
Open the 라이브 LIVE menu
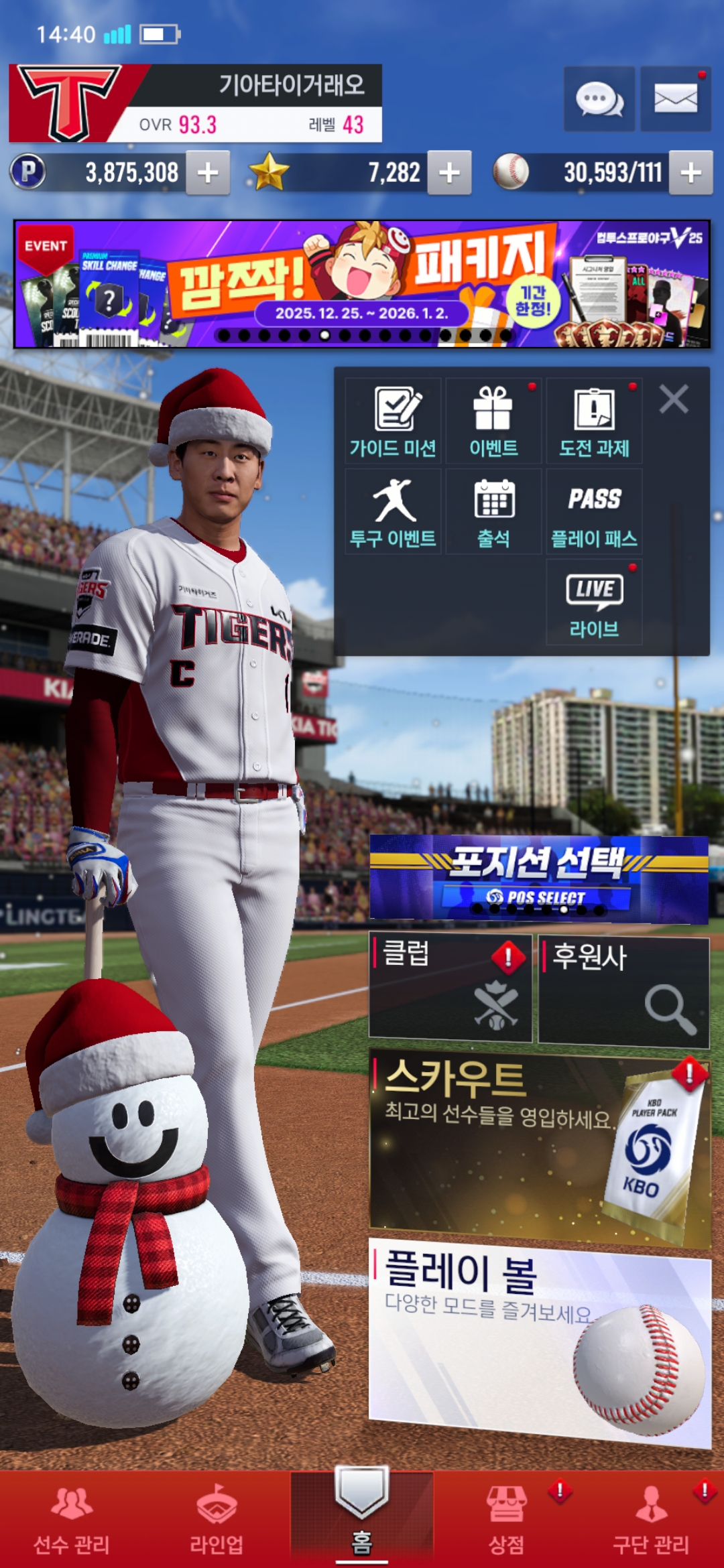594,602
